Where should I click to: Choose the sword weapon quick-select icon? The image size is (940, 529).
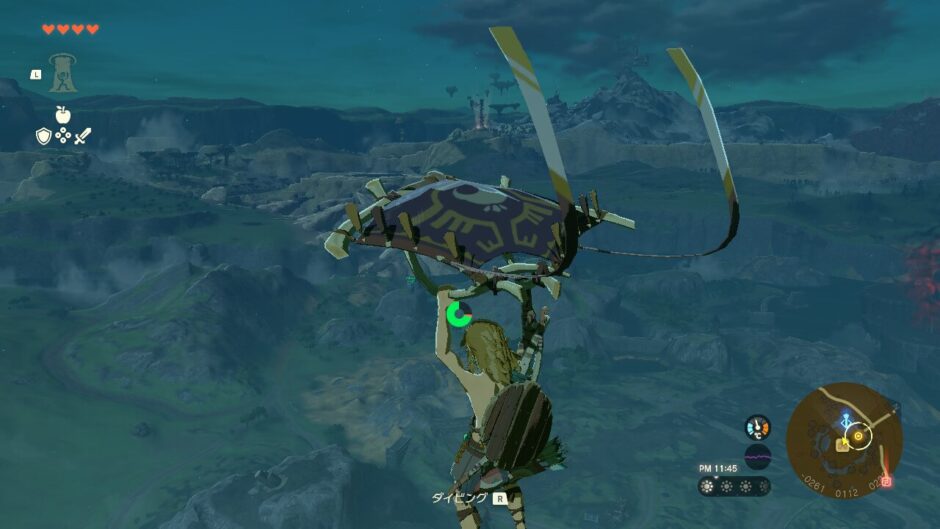(x=82, y=135)
